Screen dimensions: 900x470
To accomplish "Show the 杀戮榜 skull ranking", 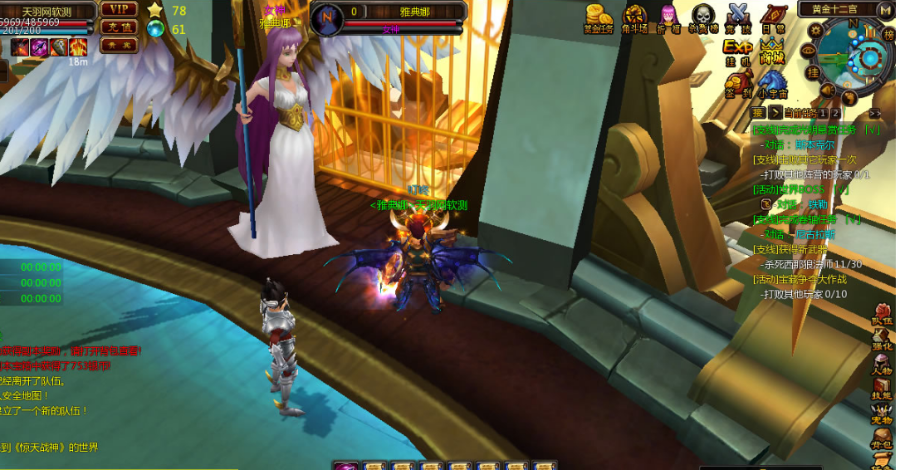I will point(704,16).
